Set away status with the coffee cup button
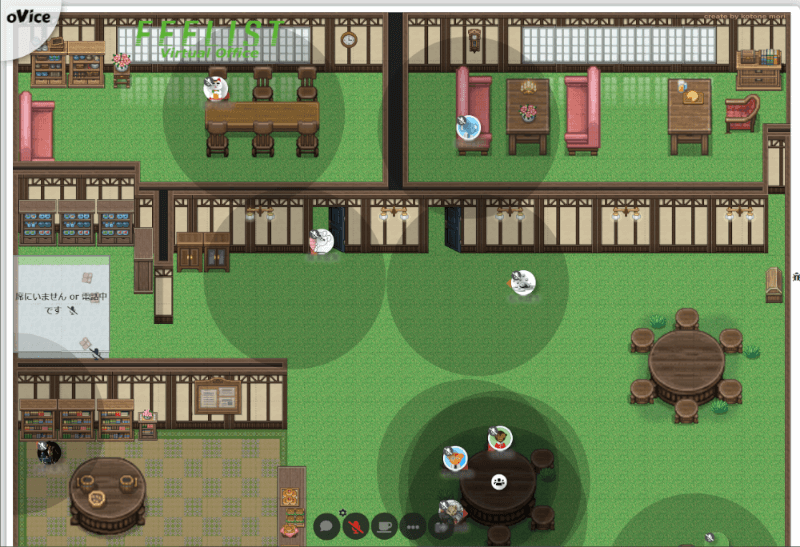 point(383,525)
